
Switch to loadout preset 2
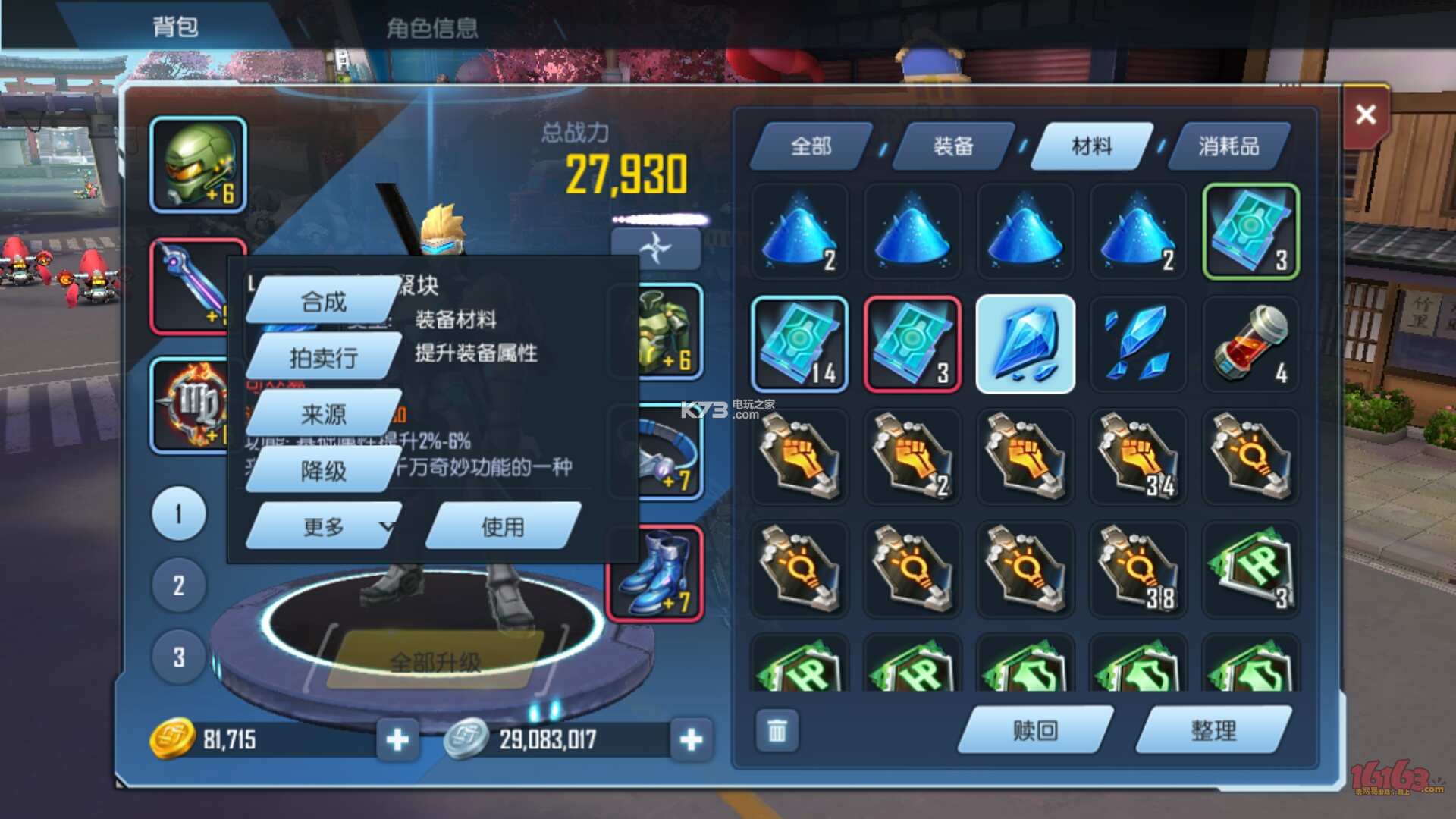[x=178, y=585]
